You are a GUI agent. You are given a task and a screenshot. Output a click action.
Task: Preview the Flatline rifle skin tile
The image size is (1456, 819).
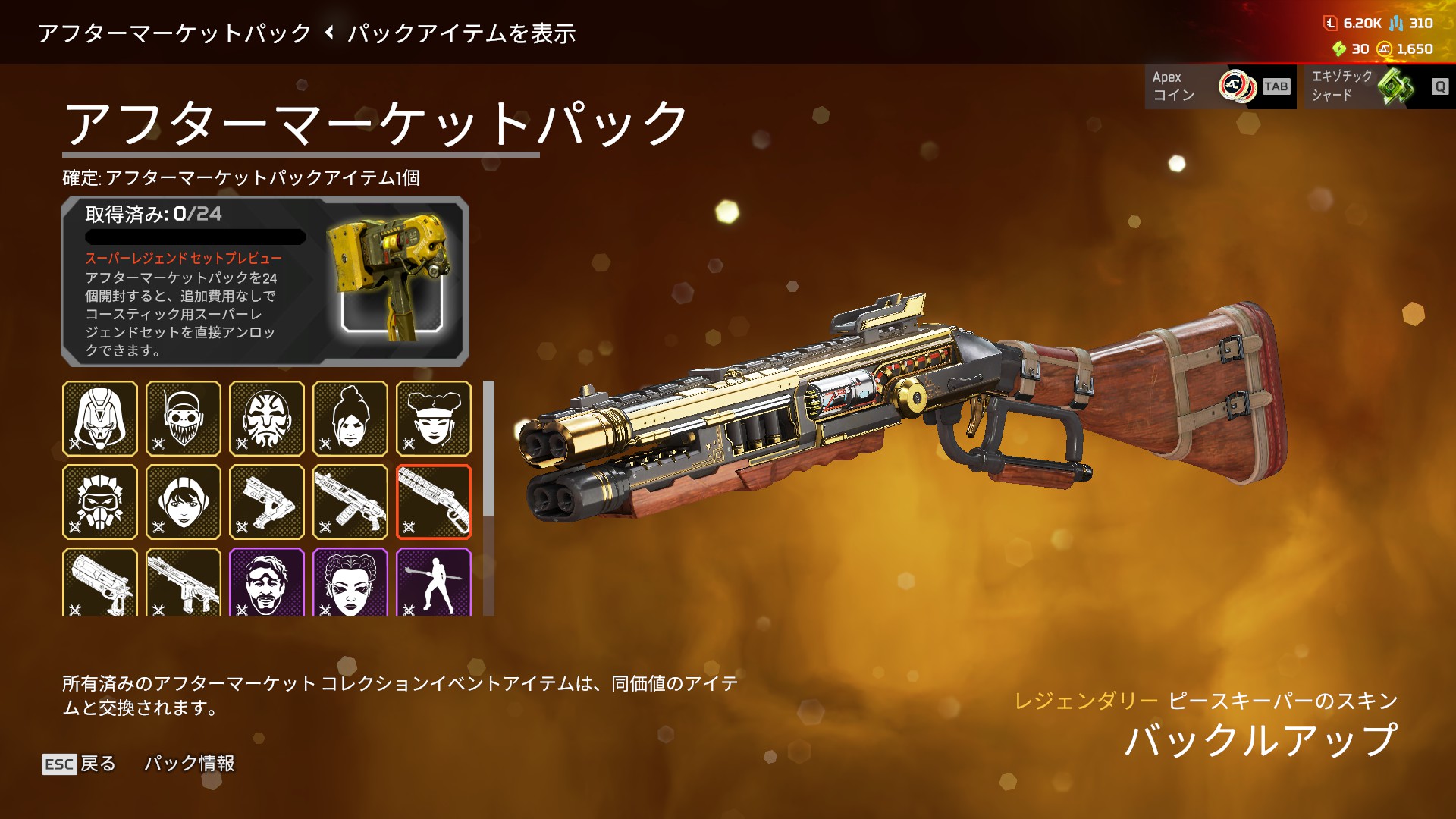(x=350, y=502)
